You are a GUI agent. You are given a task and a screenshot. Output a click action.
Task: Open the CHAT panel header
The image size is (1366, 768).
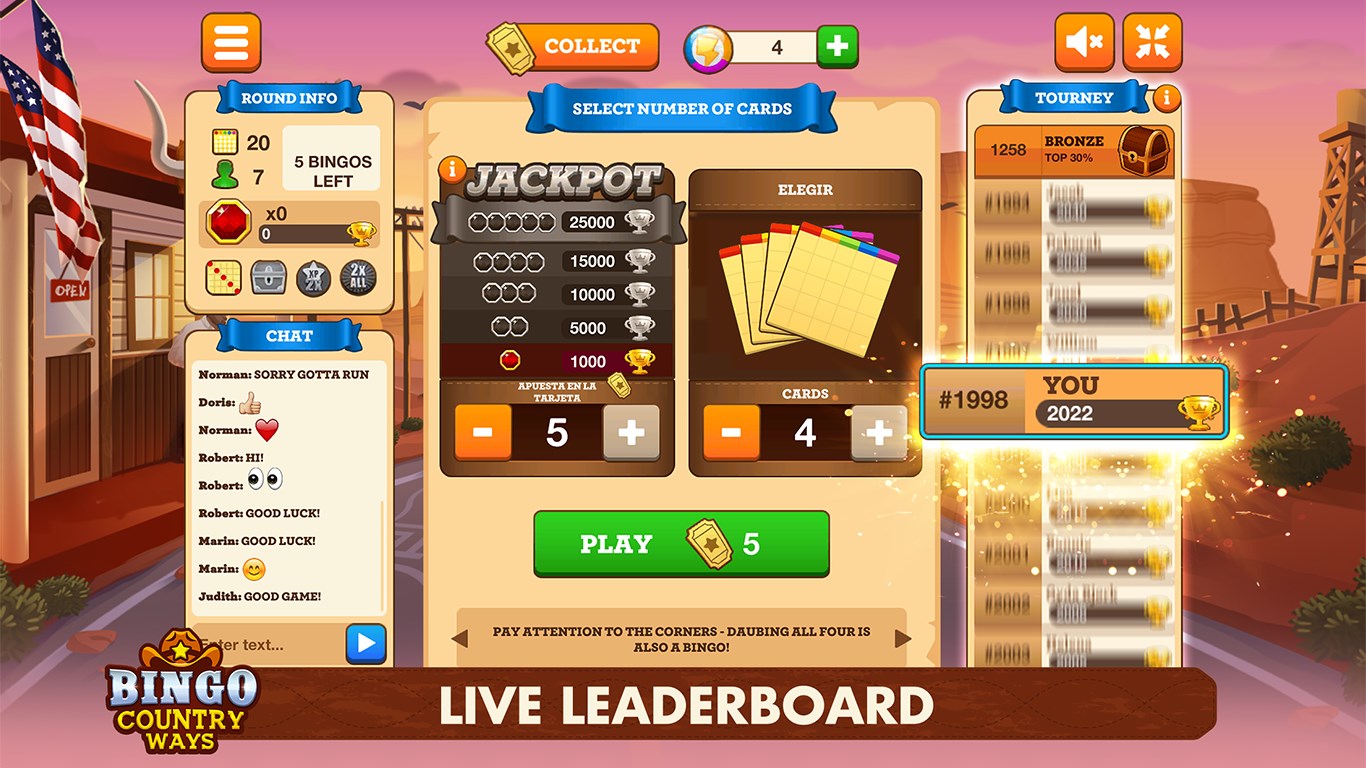point(289,336)
